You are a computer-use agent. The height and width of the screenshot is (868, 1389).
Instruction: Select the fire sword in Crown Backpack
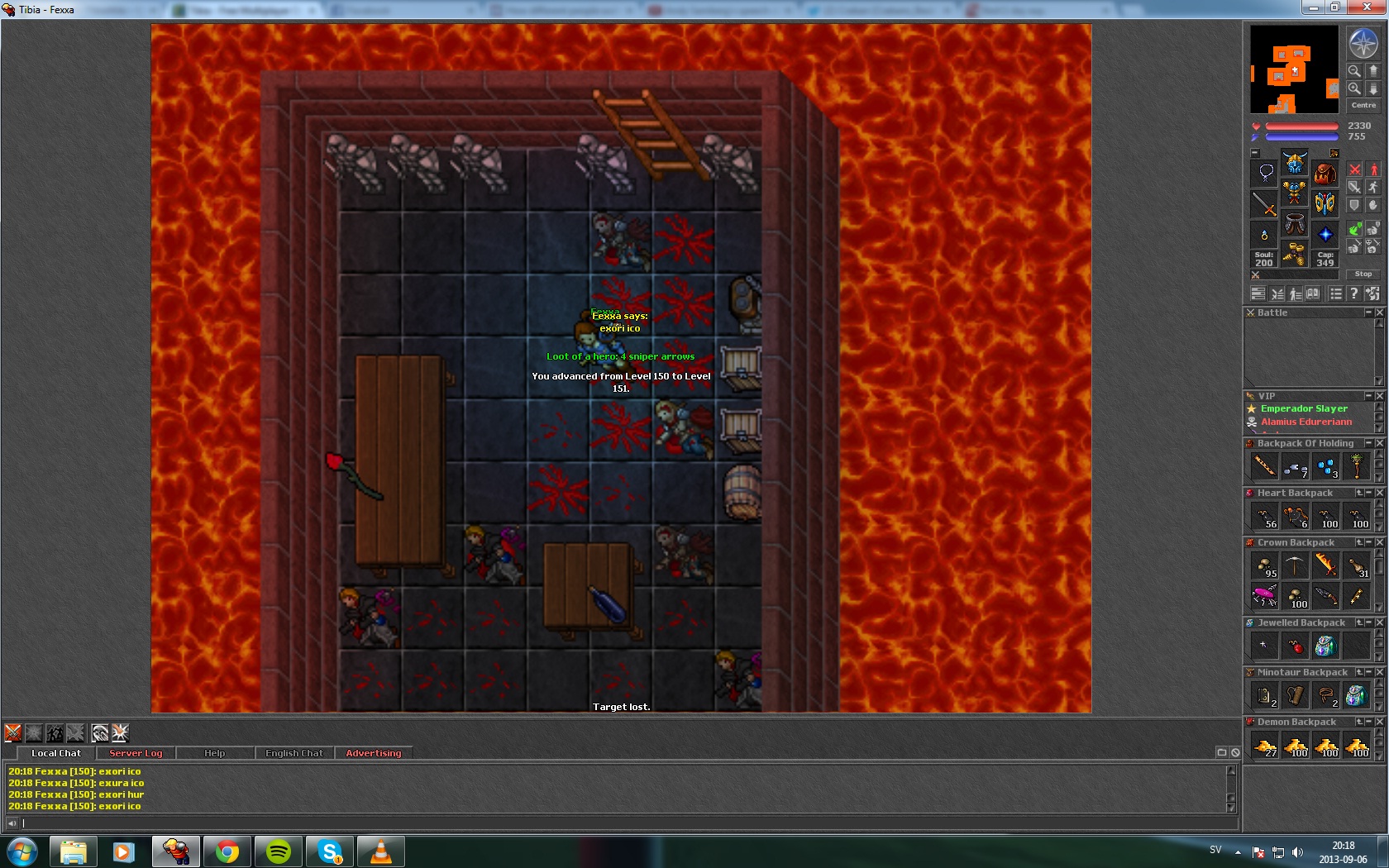pos(1325,565)
